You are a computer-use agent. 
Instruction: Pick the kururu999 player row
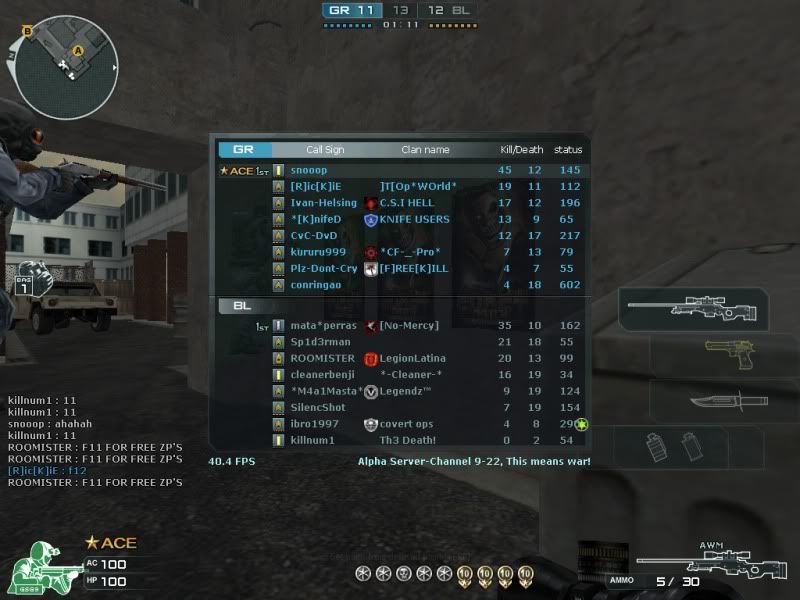click(400, 252)
